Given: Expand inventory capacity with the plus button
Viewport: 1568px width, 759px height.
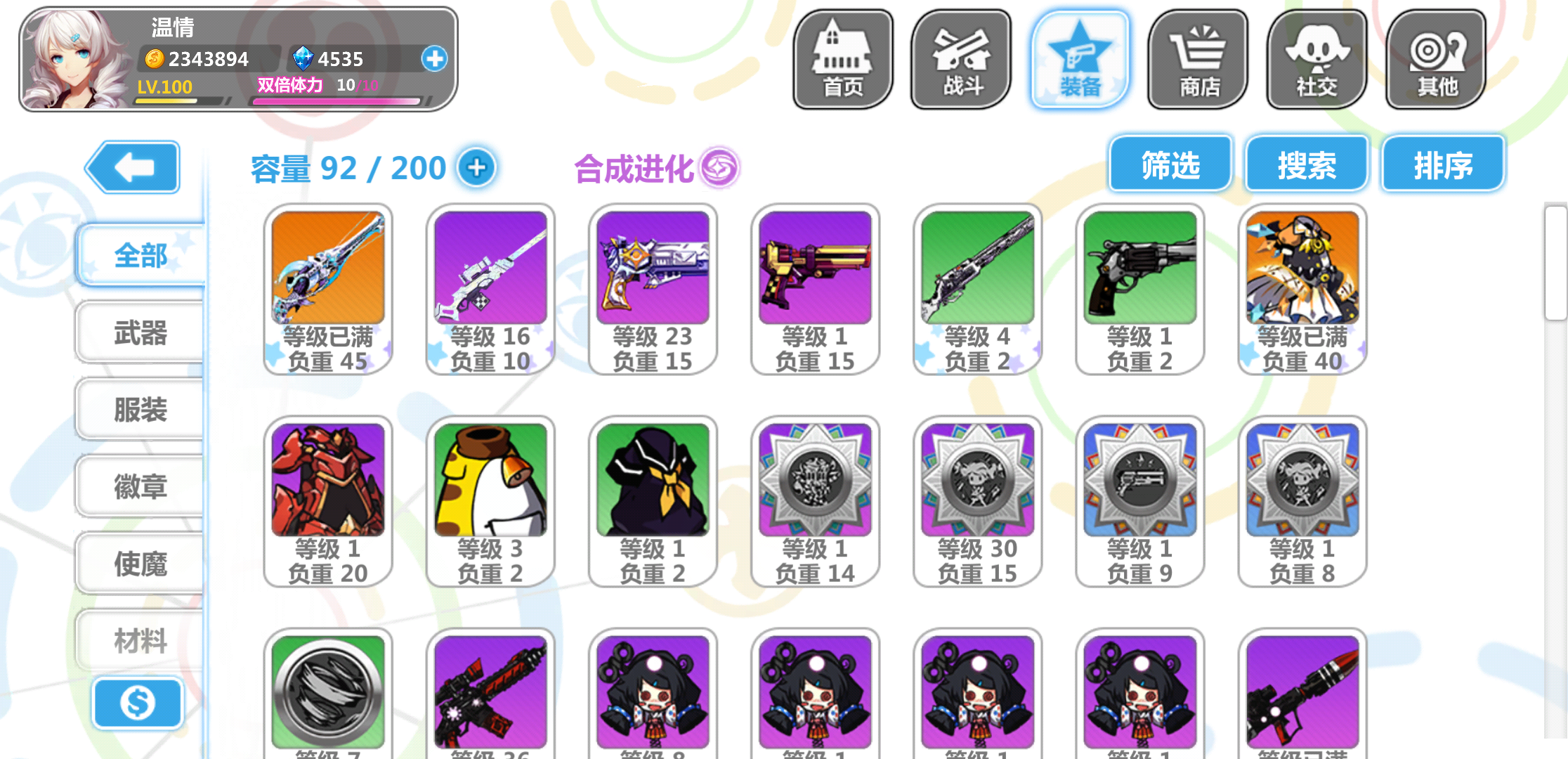Looking at the screenshot, I should point(478,167).
